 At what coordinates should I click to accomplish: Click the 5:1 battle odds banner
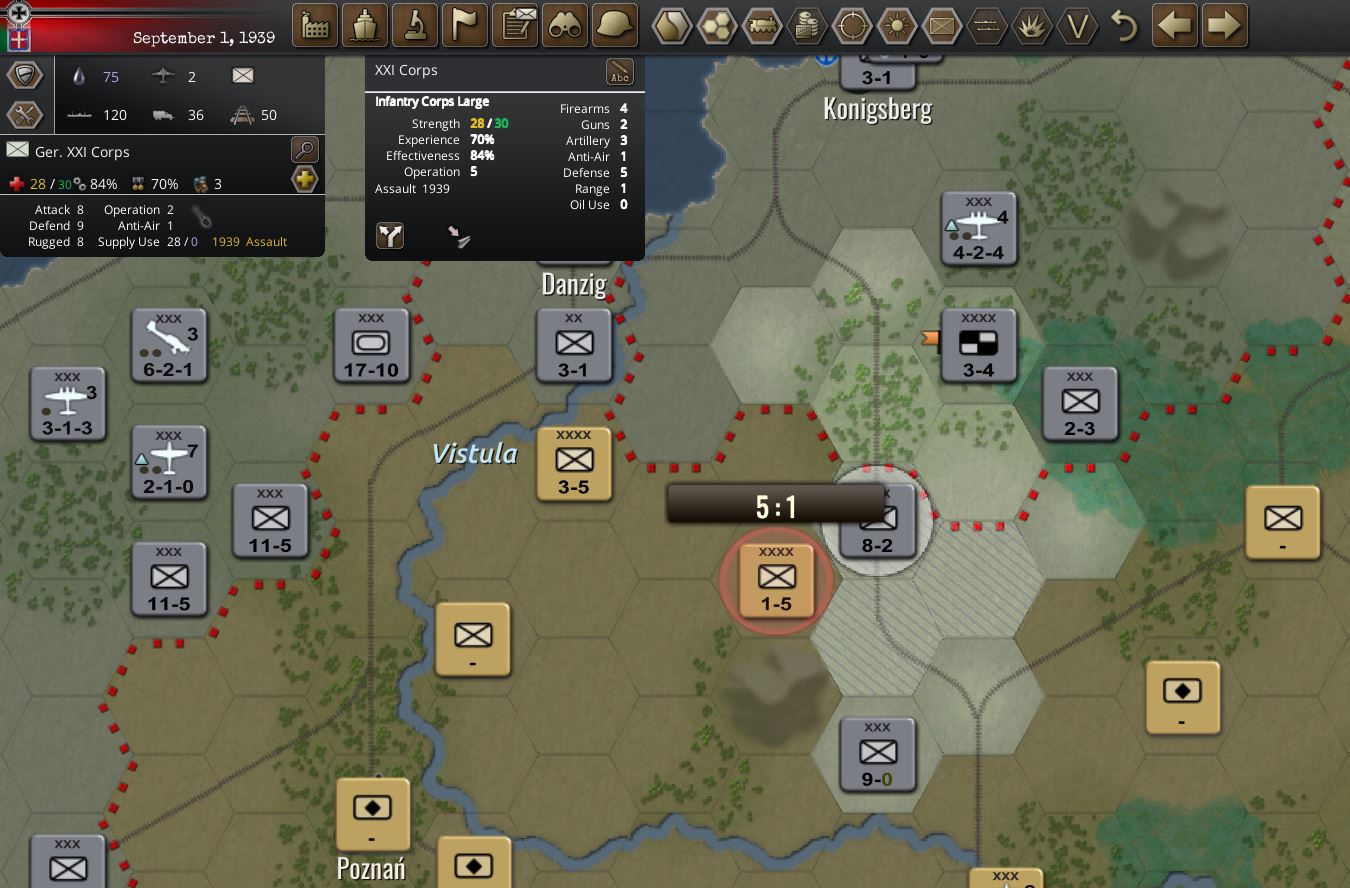click(776, 504)
